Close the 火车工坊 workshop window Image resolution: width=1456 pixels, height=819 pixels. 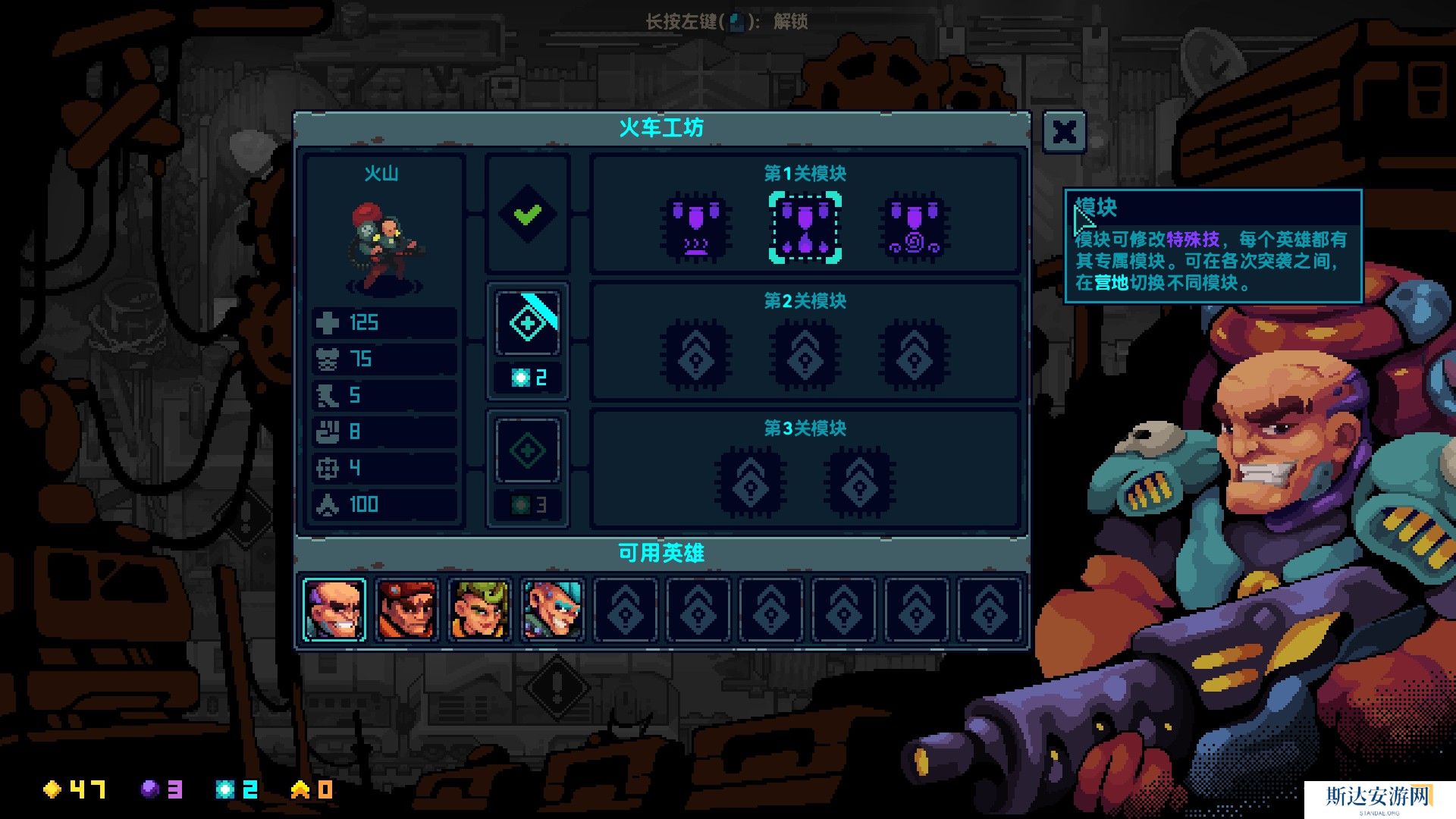pyautogui.click(x=1064, y=133)
